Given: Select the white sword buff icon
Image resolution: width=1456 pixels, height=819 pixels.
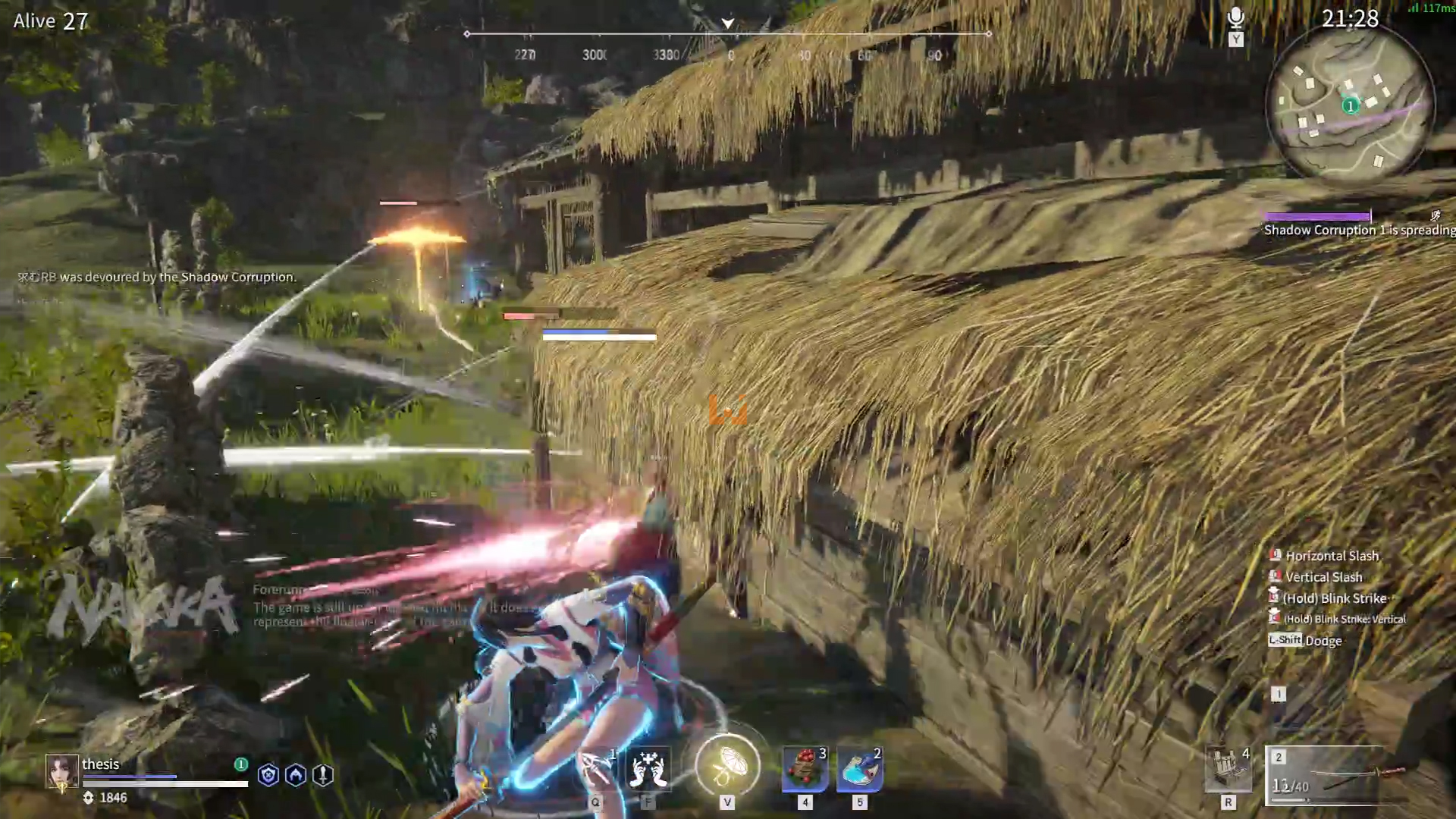Looking at the screenshot, I should [323, 775].
